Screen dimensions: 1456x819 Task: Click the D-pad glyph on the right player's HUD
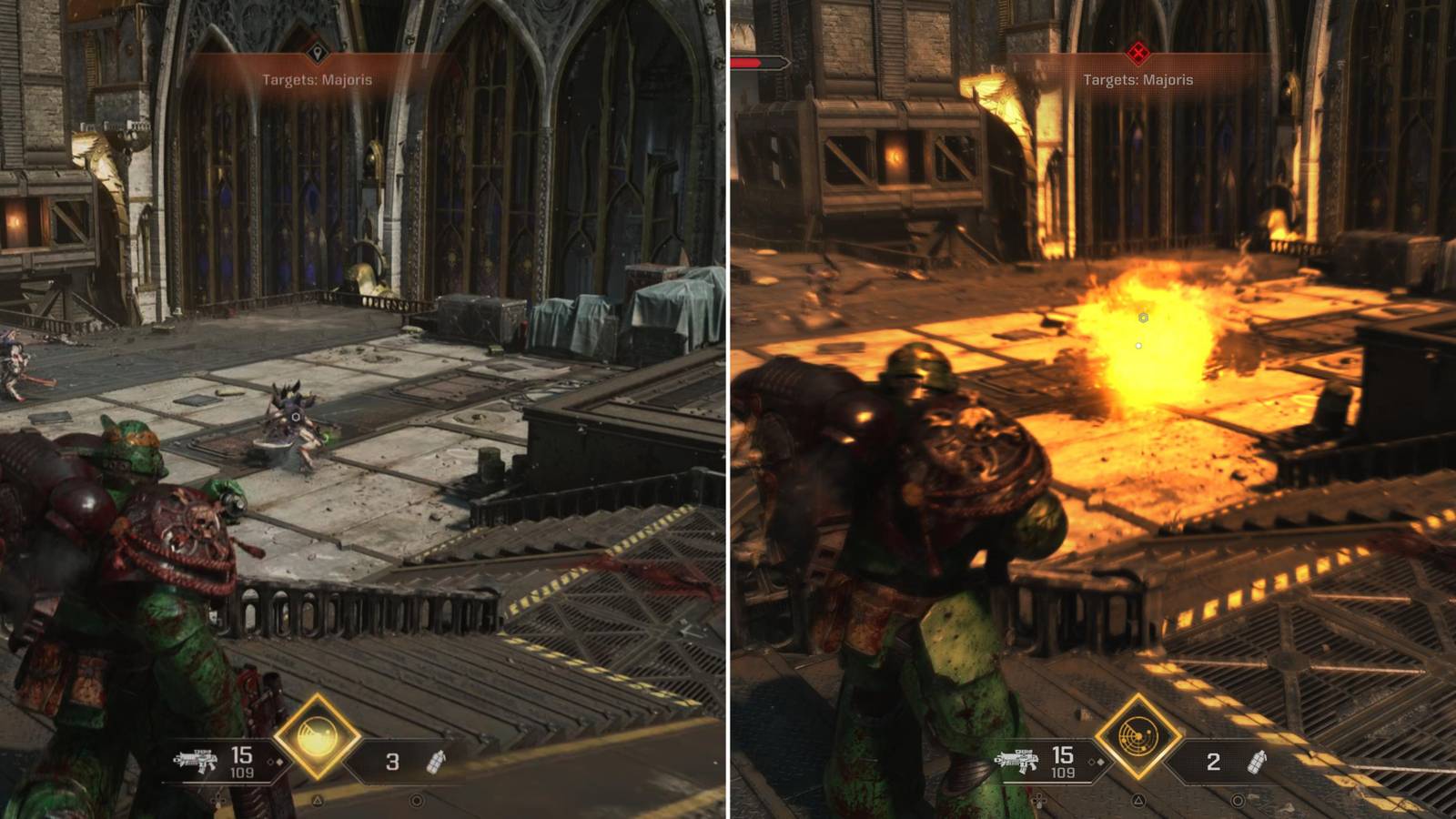click(1038, 801)
